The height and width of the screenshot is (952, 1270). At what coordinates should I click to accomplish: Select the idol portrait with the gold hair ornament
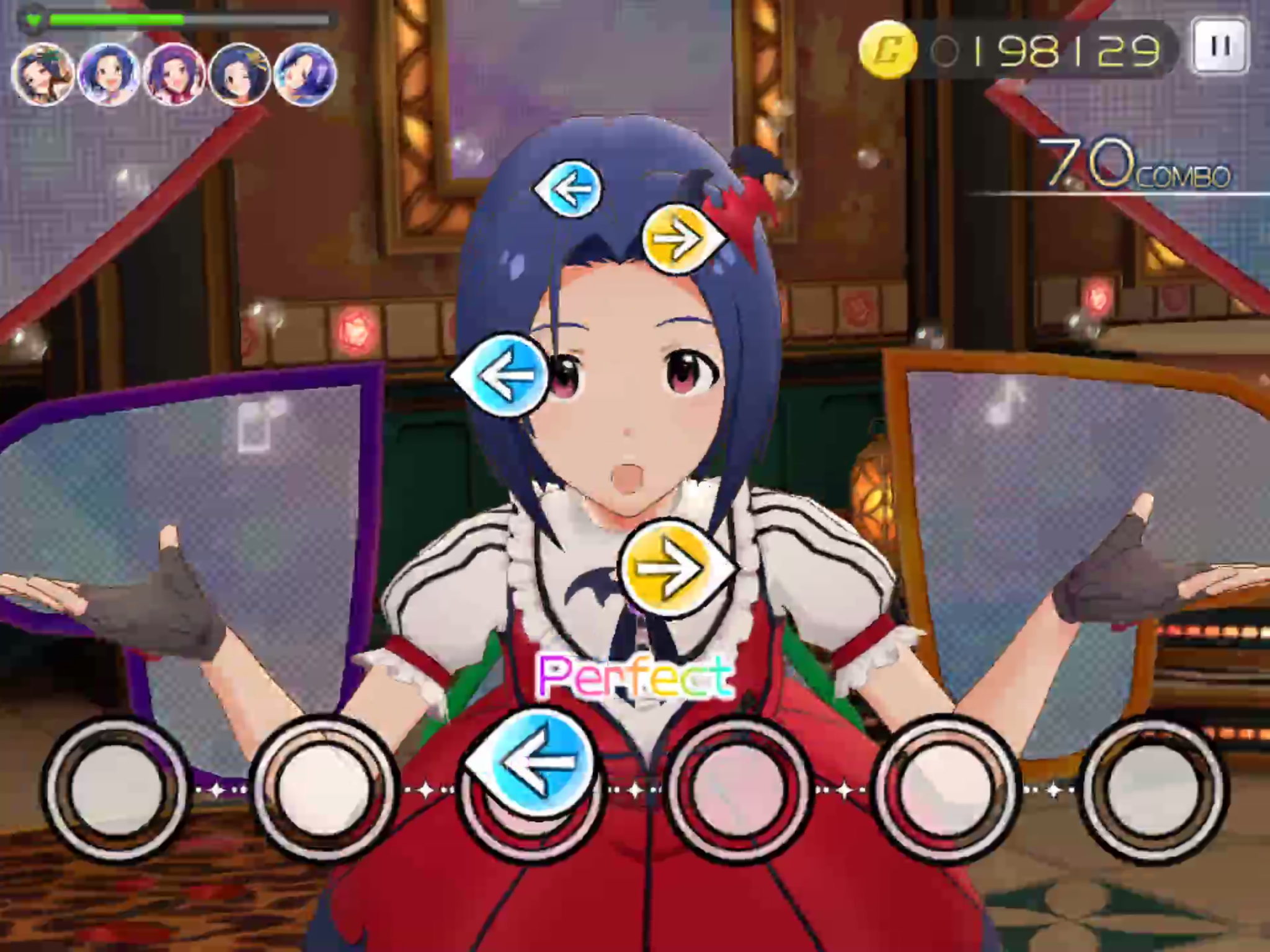point(239,74)
